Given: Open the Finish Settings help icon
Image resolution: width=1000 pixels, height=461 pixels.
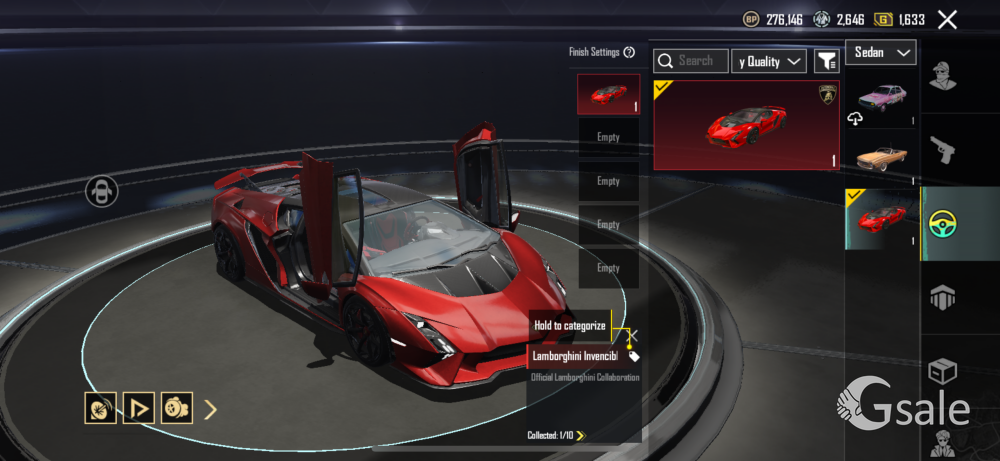Looking at the screenshot, I should pyautogui.click(x=629, y=52).
